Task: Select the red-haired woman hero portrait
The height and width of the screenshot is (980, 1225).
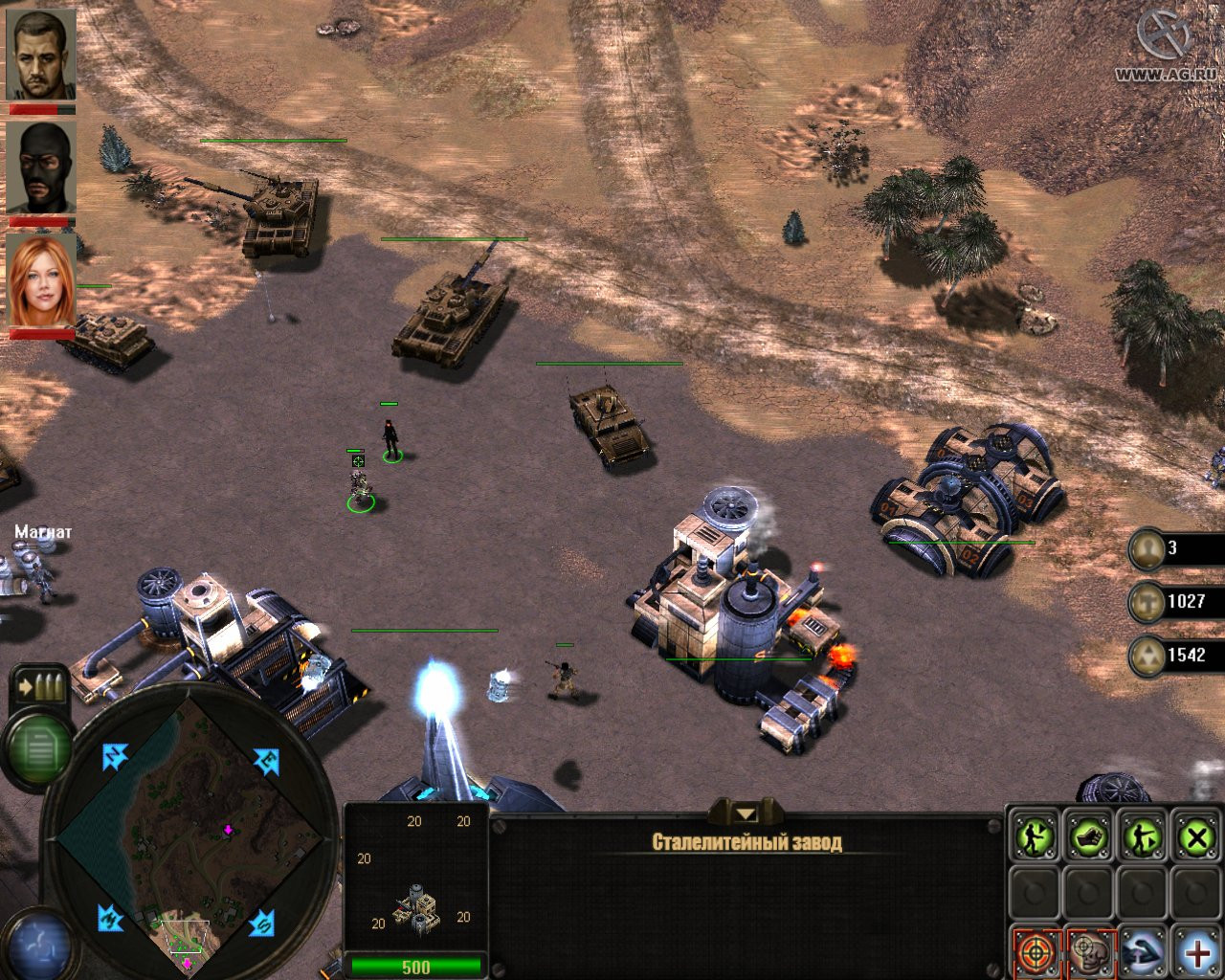Action: pyautogui.click(x=41, y=280)
